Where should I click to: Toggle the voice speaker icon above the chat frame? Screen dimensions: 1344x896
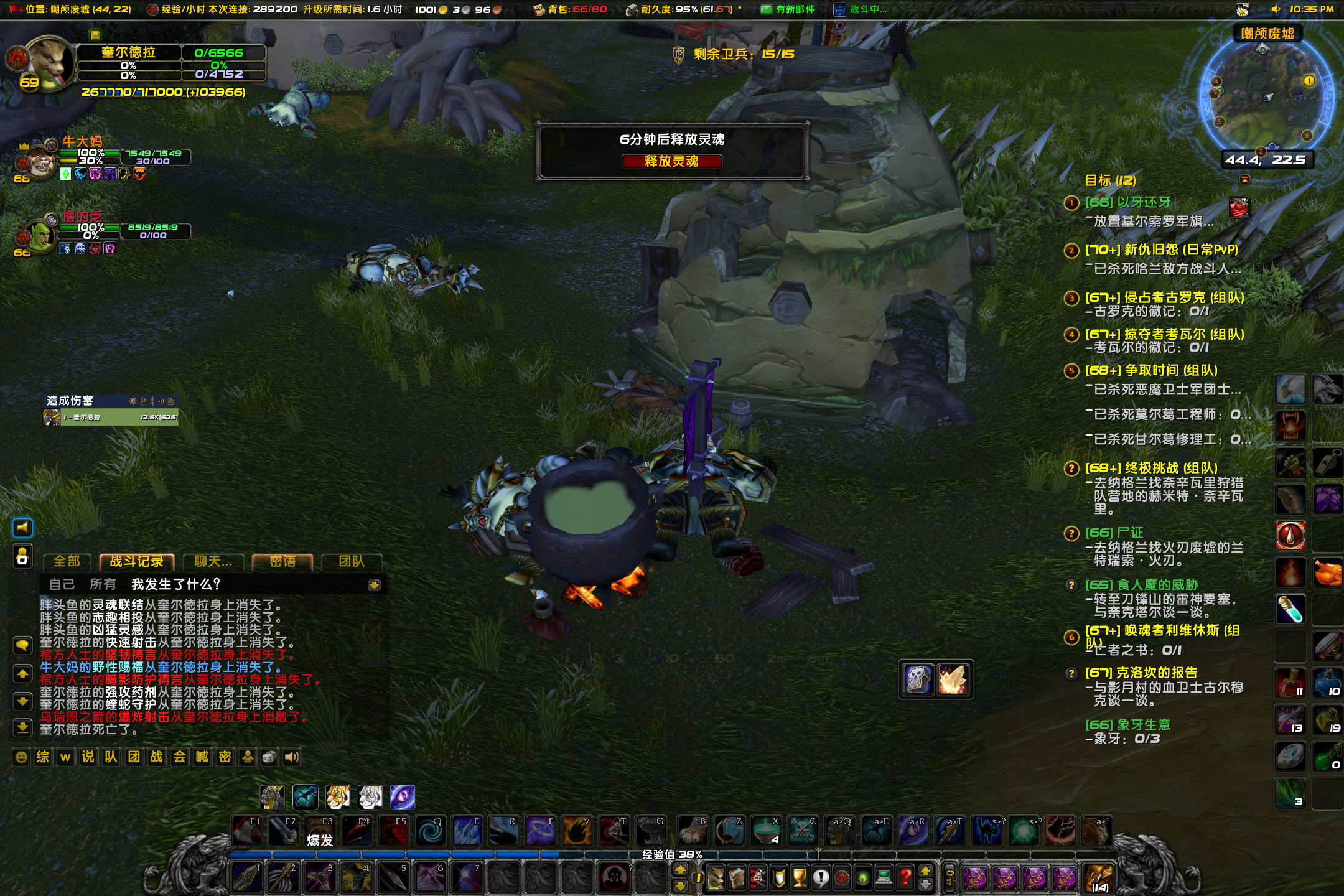coord(23,528)
